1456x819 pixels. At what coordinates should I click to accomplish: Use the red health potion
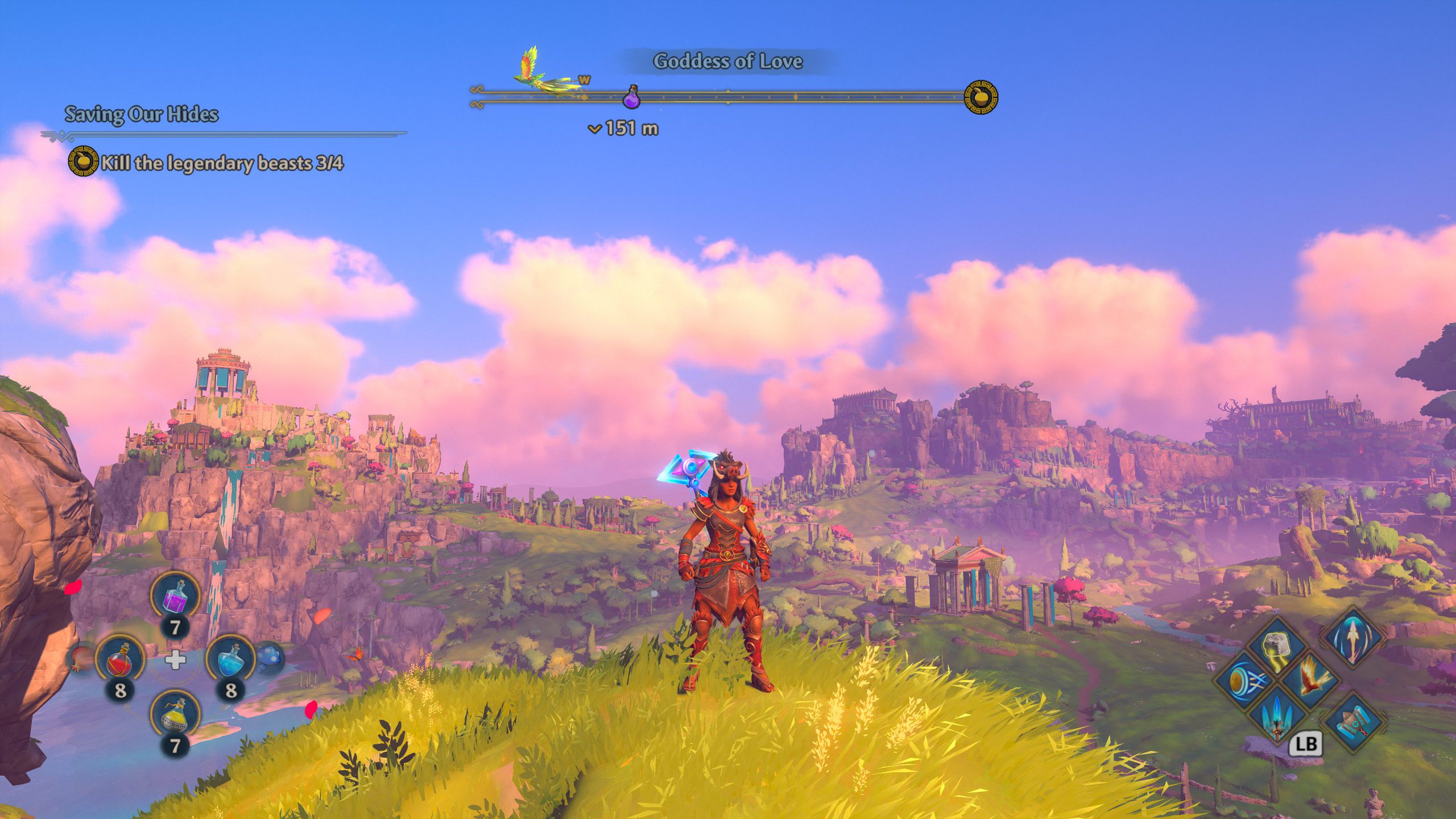(x=120, y=660)
